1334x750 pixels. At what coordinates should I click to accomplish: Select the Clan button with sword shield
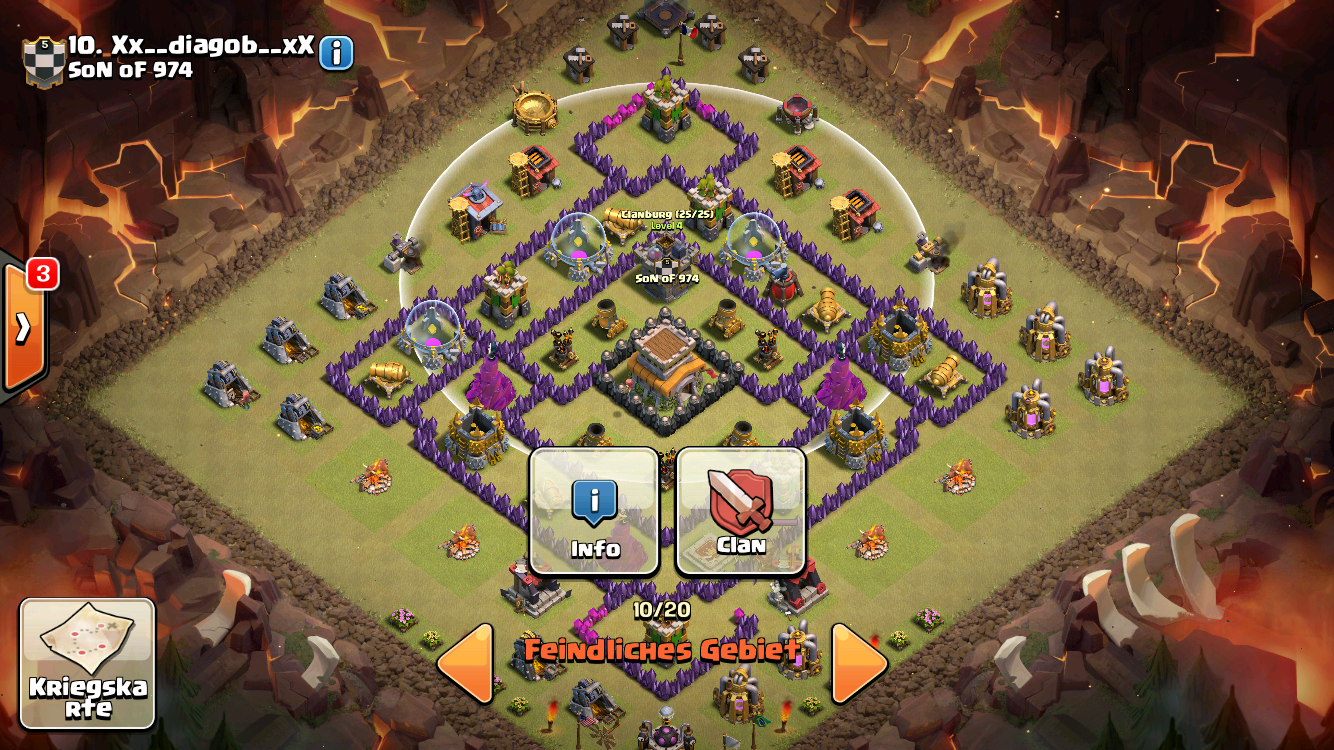[x=741, y=511]
